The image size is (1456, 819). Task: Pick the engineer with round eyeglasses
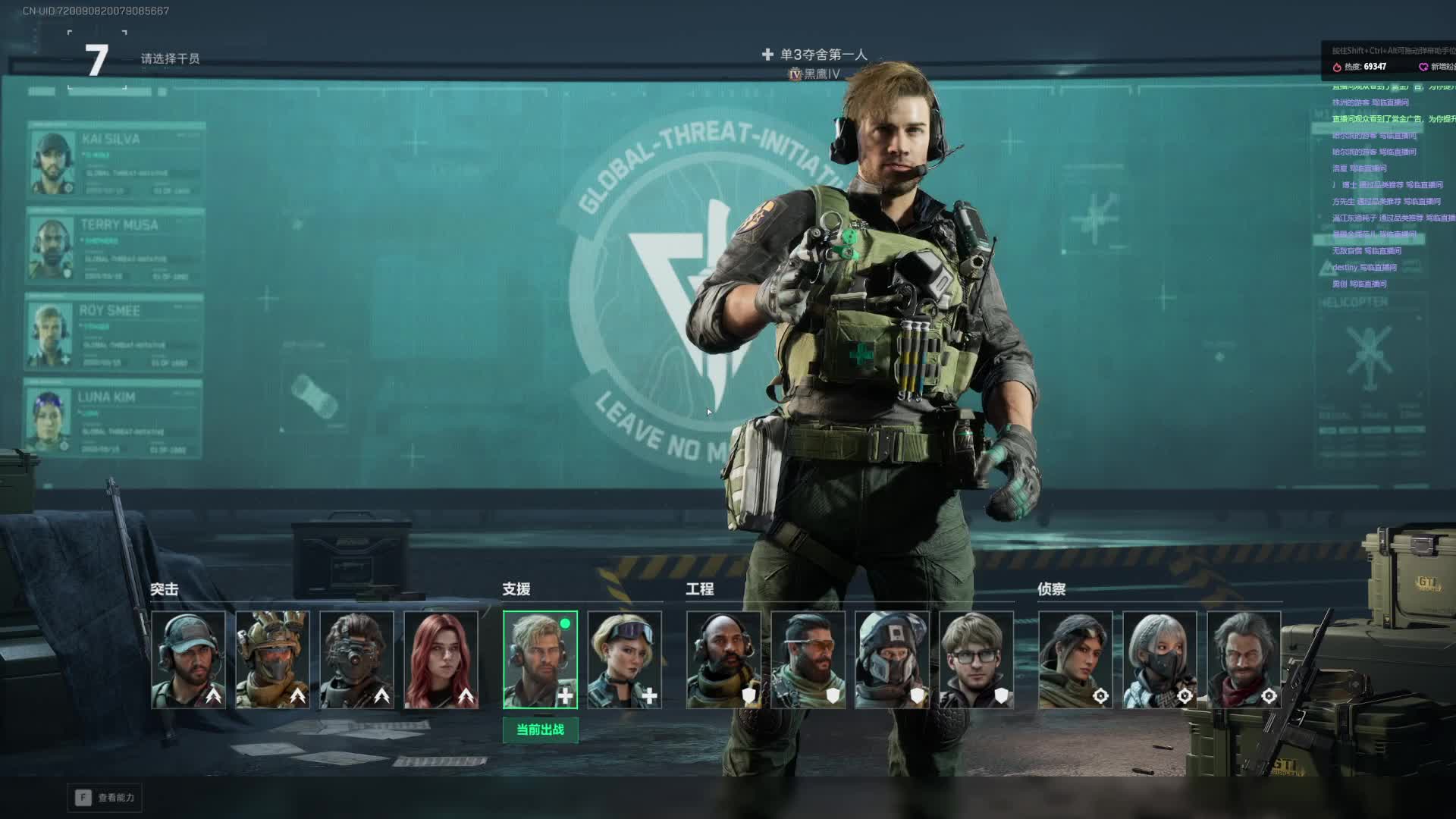click(x=976, y=660)
